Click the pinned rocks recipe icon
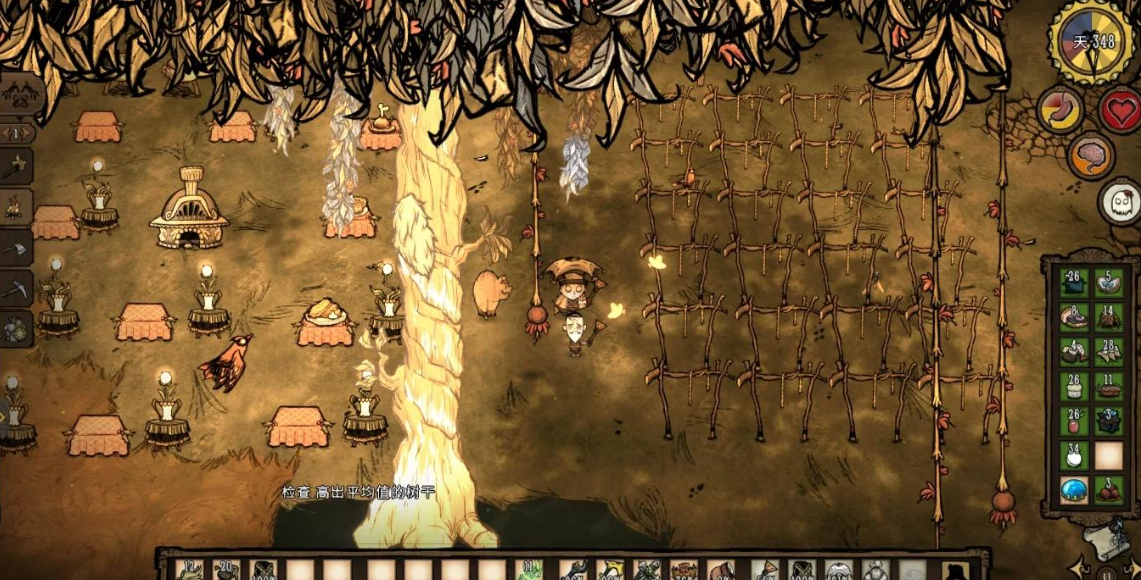Image resolution: width=1141 pixels, height=580 pixels. point(15,328)
